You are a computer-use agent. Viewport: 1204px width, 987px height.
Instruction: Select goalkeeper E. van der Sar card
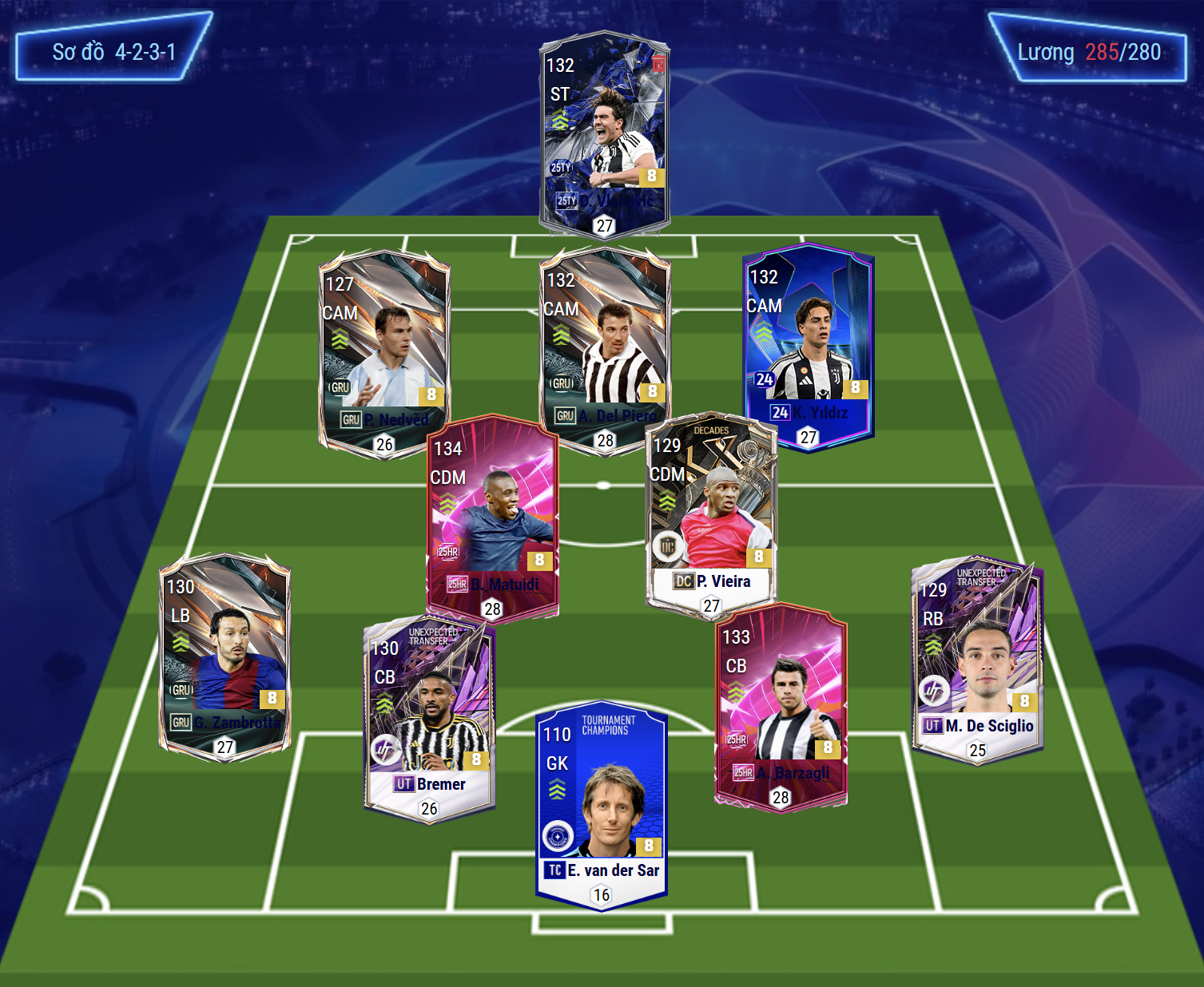[x=602, y=803]
